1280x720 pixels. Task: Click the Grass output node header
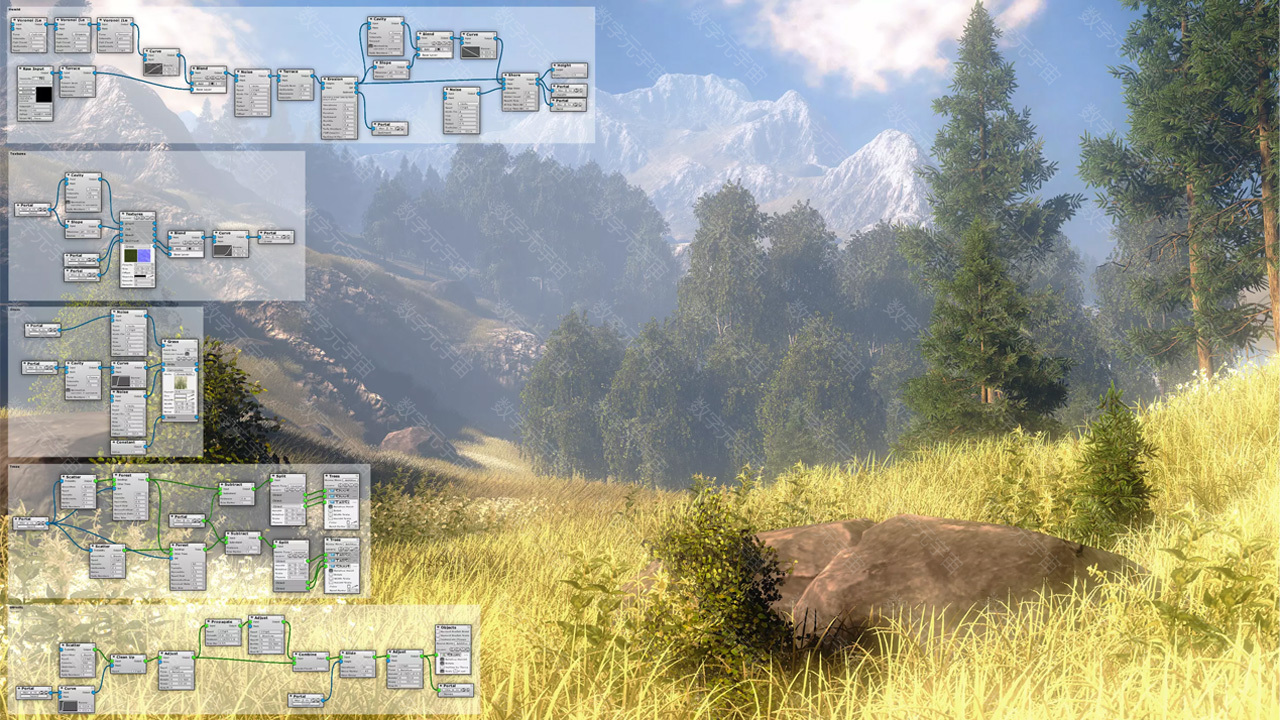(x=180, y=342)
